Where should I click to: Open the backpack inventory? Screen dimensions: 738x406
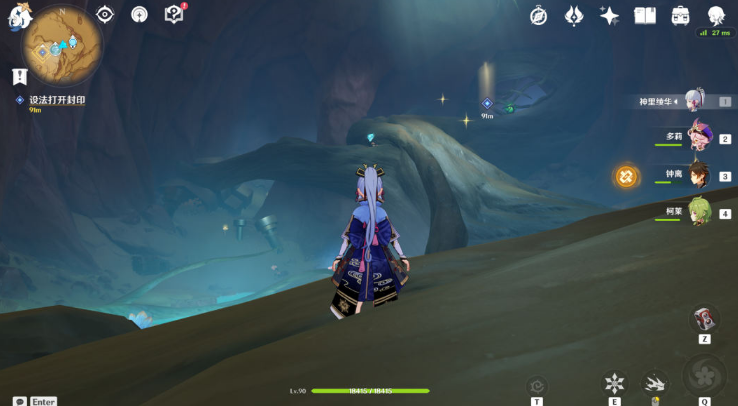(x=681, y=15)
